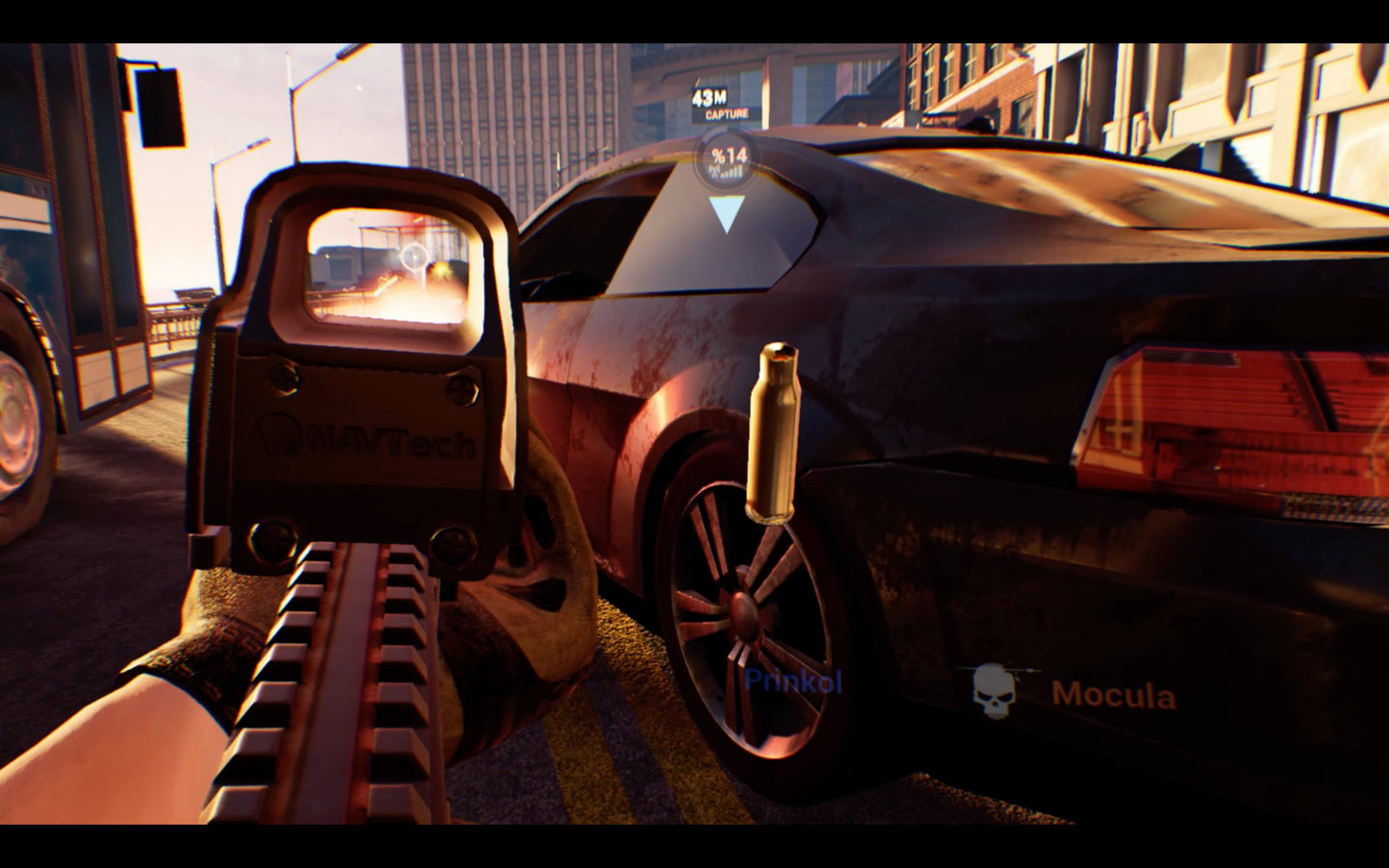Viewport: 1389px width, 868px height.
Task: Toggle the CAPTURE objective label
Action: click(728, 113)
